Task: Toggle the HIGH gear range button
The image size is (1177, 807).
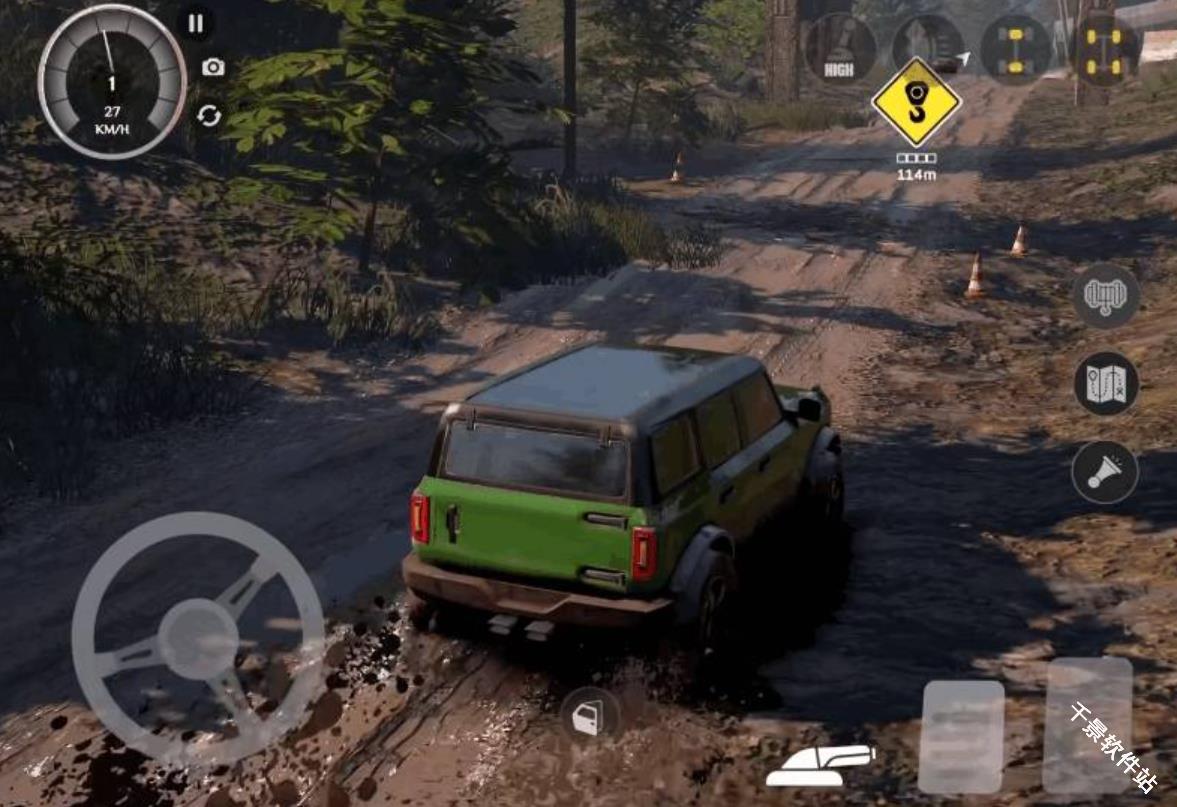Action: (840, 48)
